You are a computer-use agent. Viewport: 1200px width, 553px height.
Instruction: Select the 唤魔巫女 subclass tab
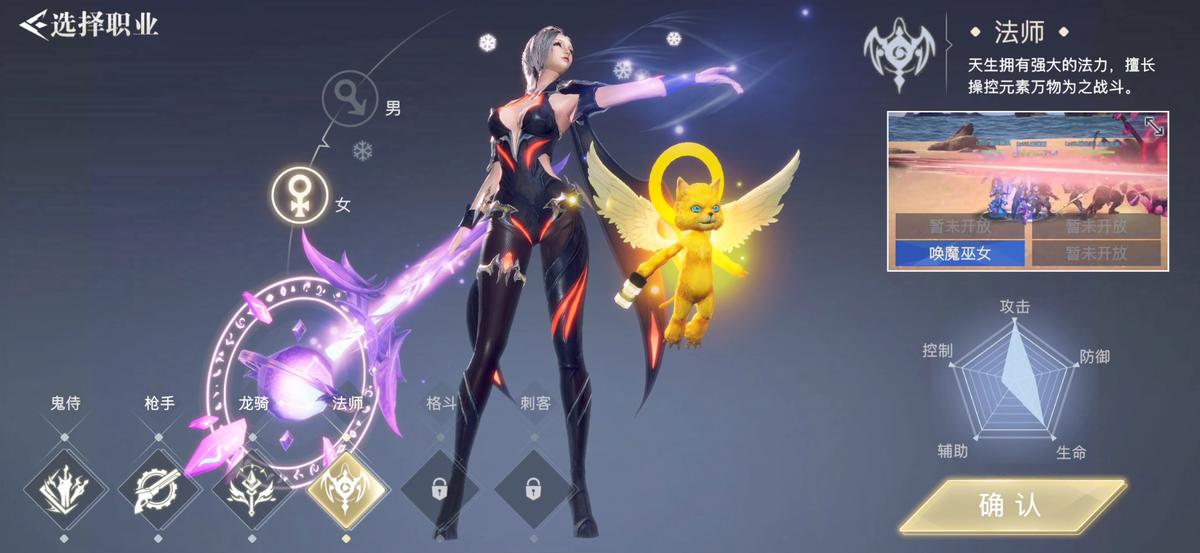point(958,253)
